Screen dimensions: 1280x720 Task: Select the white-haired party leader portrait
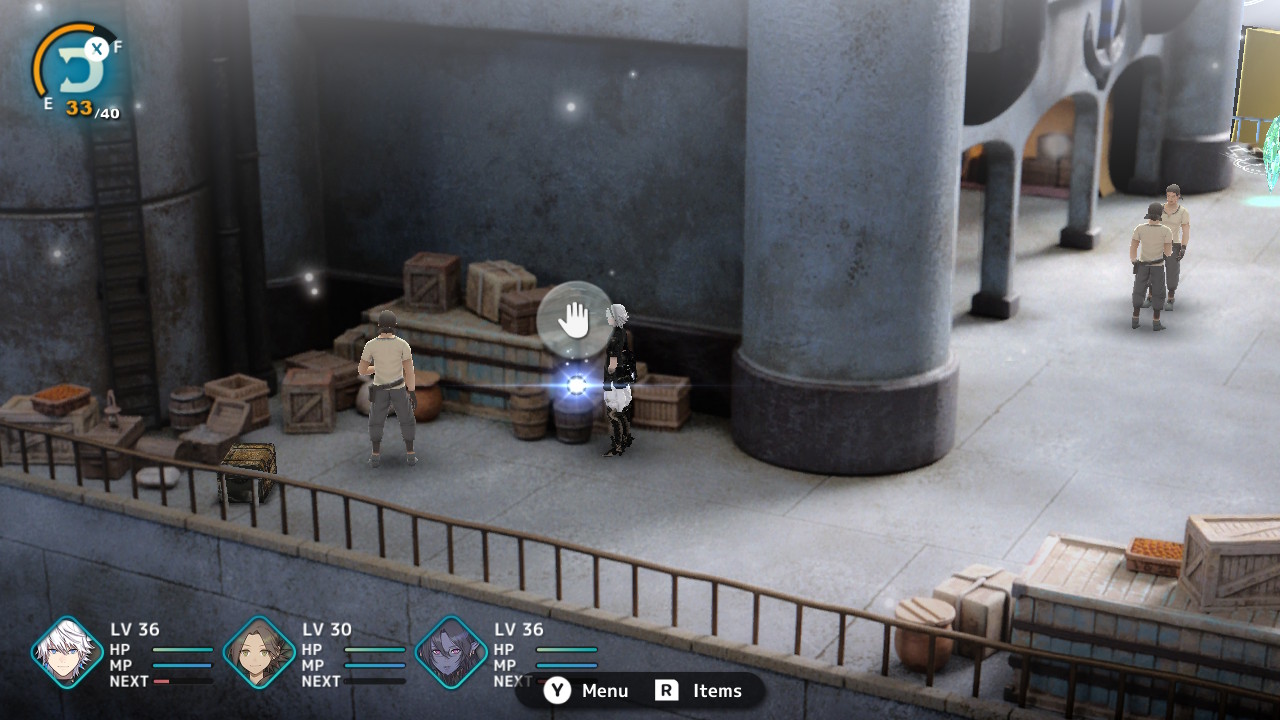point(67,653)
